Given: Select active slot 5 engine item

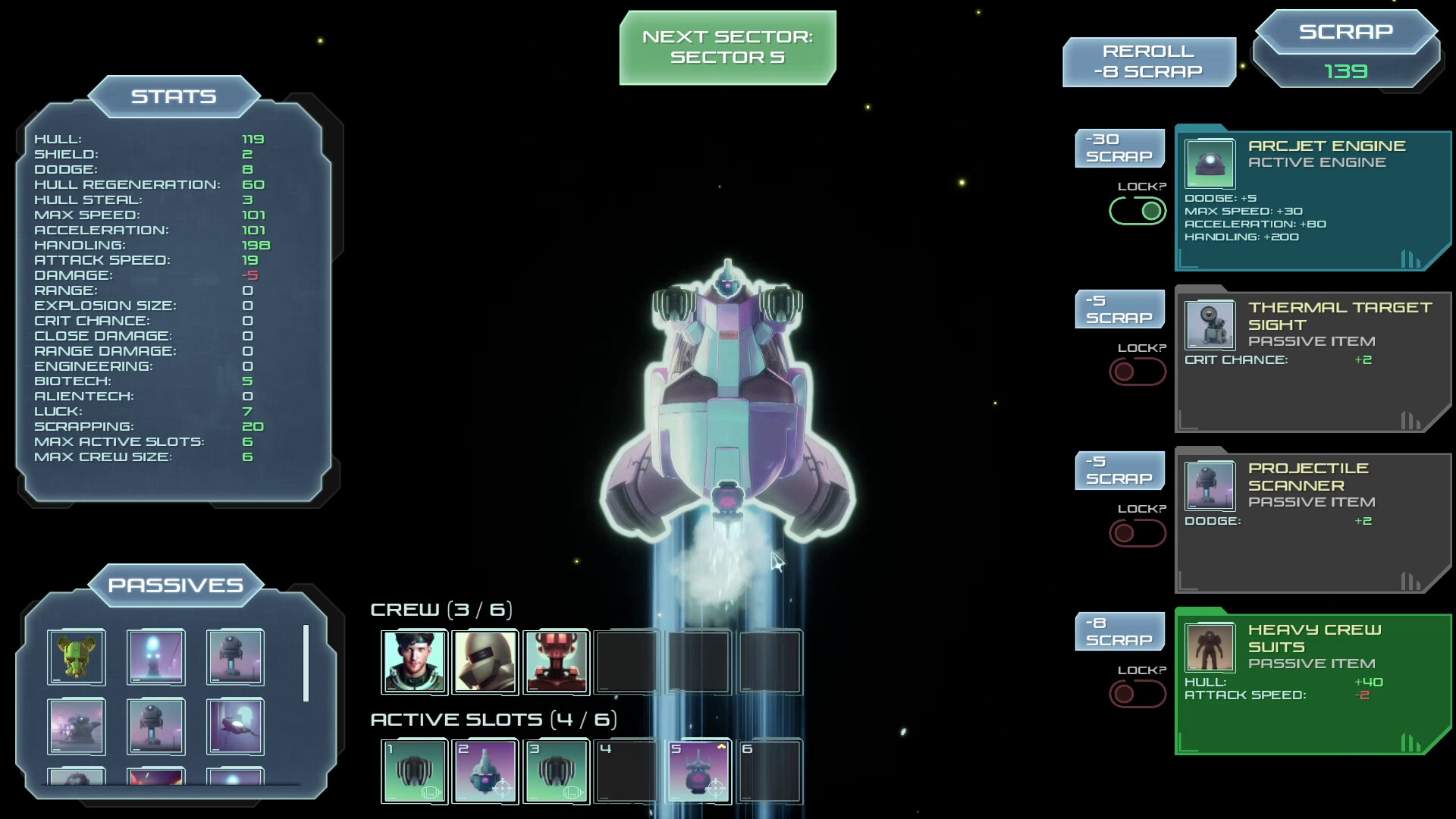Looking at the screenshot, I should [x=698, y=771].
